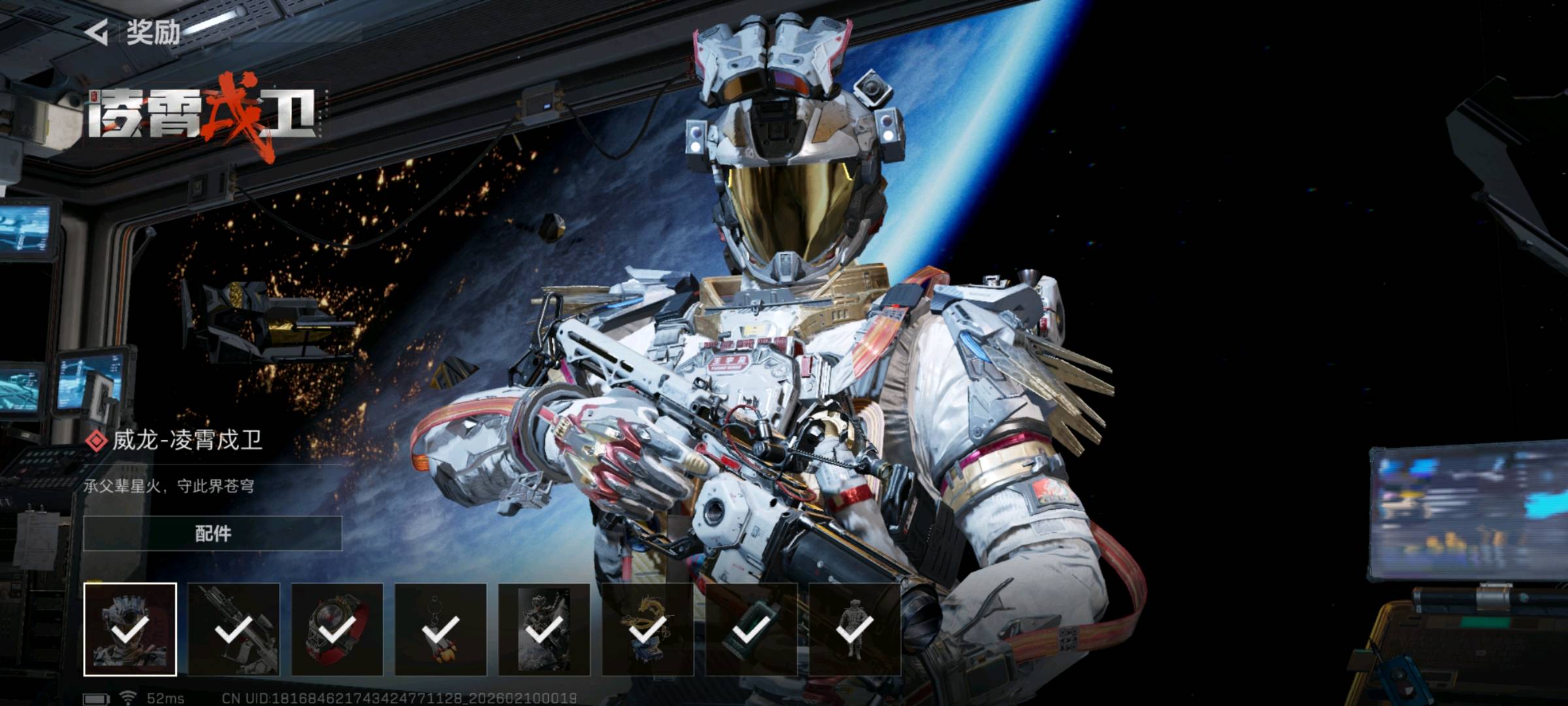The image size is (1568, 706).
Task: Choose the red-strap wristwatch reward
Action: [x=337, y=629]
